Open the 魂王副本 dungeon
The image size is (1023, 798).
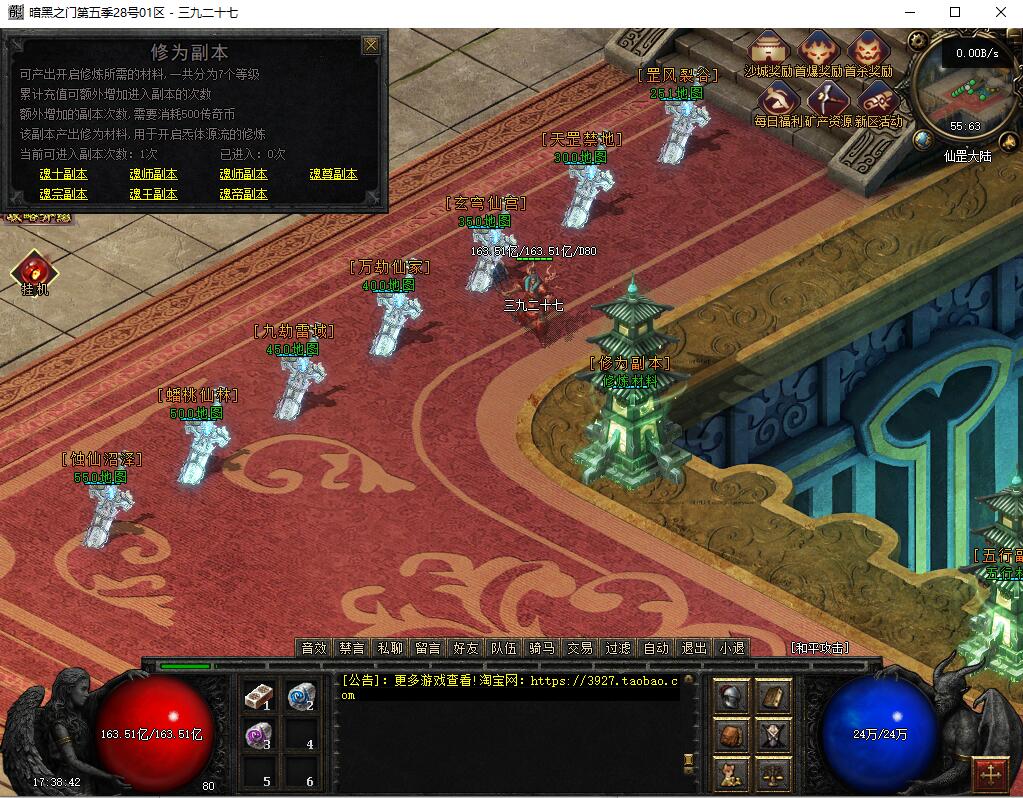click(153, 194)
